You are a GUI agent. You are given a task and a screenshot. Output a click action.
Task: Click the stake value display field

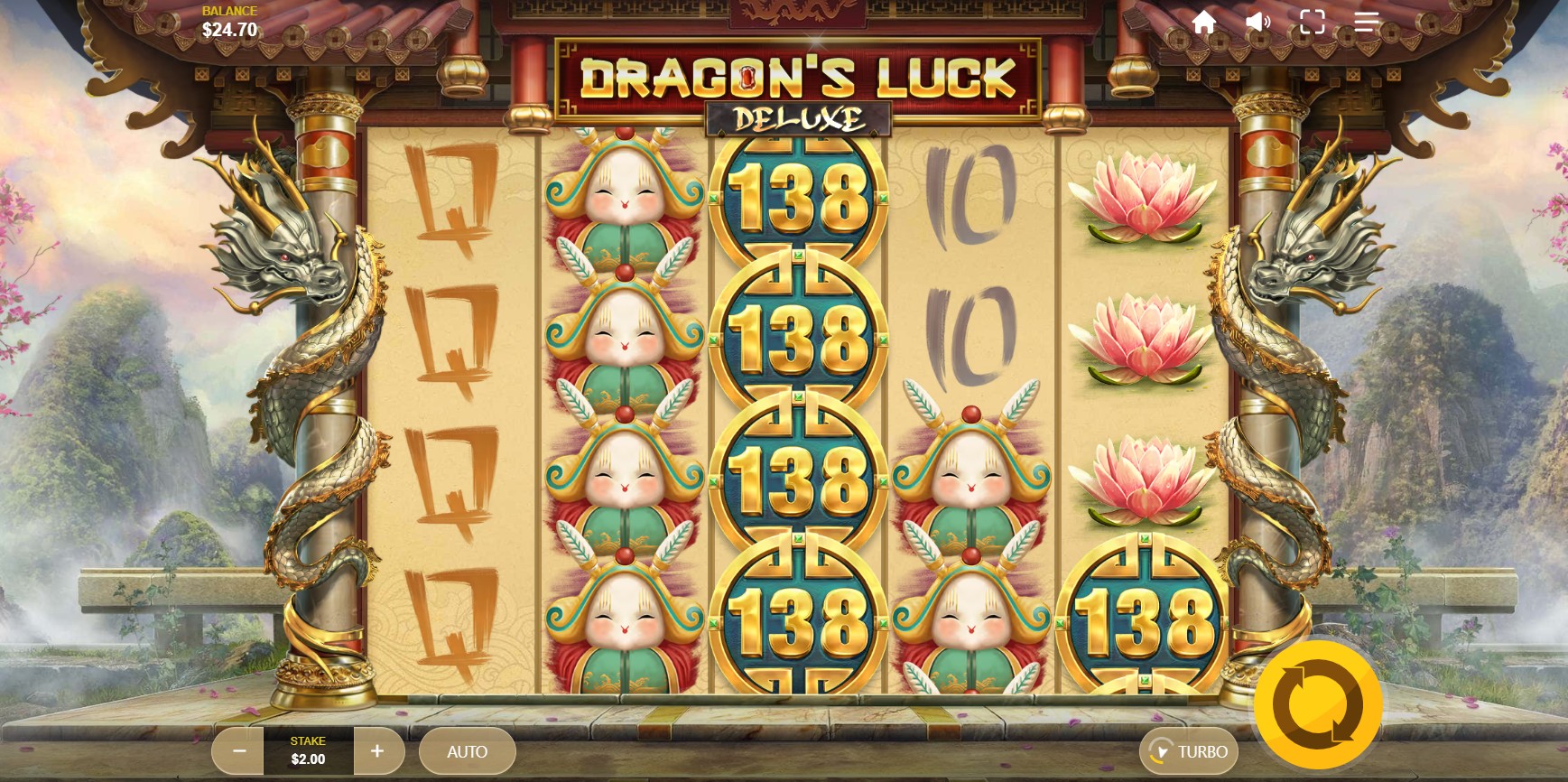click(308, 750)
